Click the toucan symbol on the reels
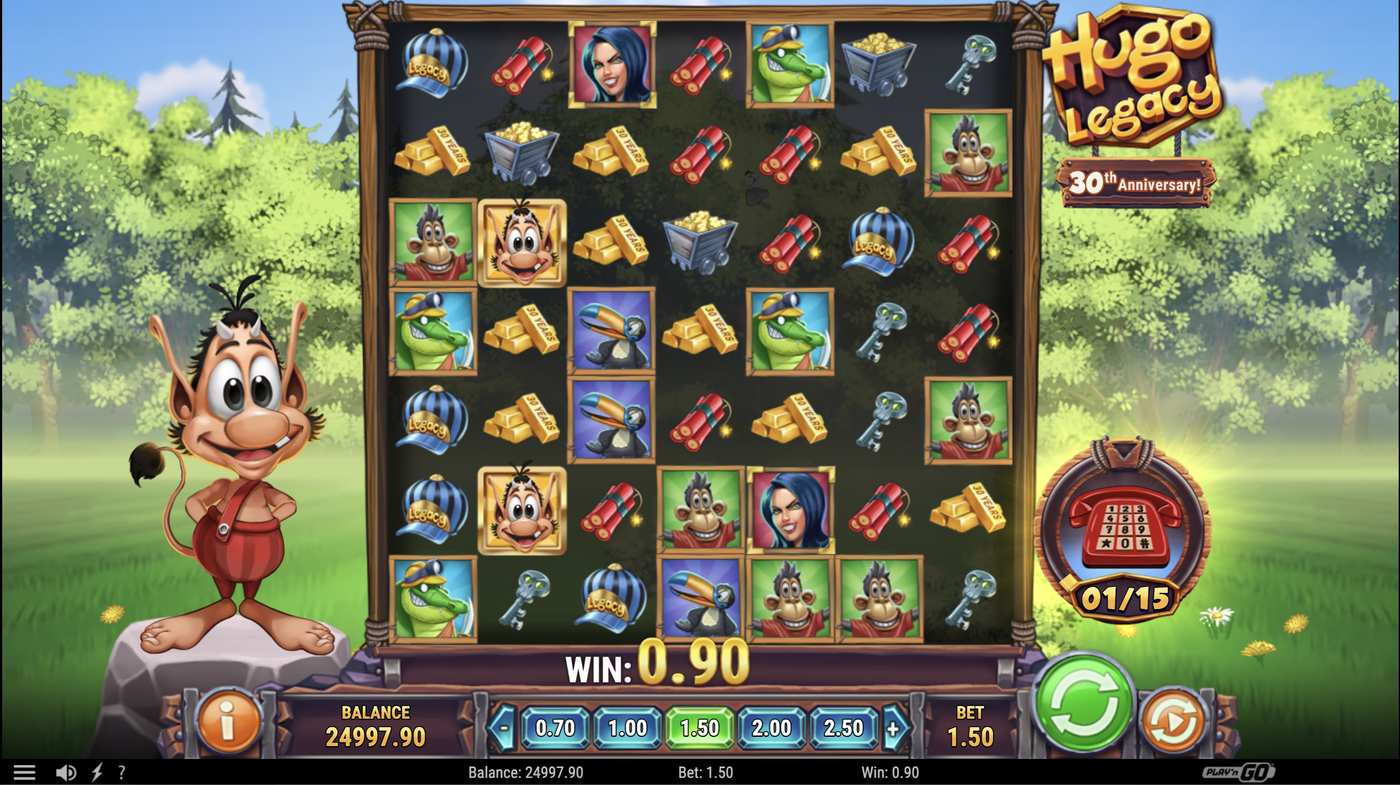Screen dimensions: 1400x785 coord(611,333)
